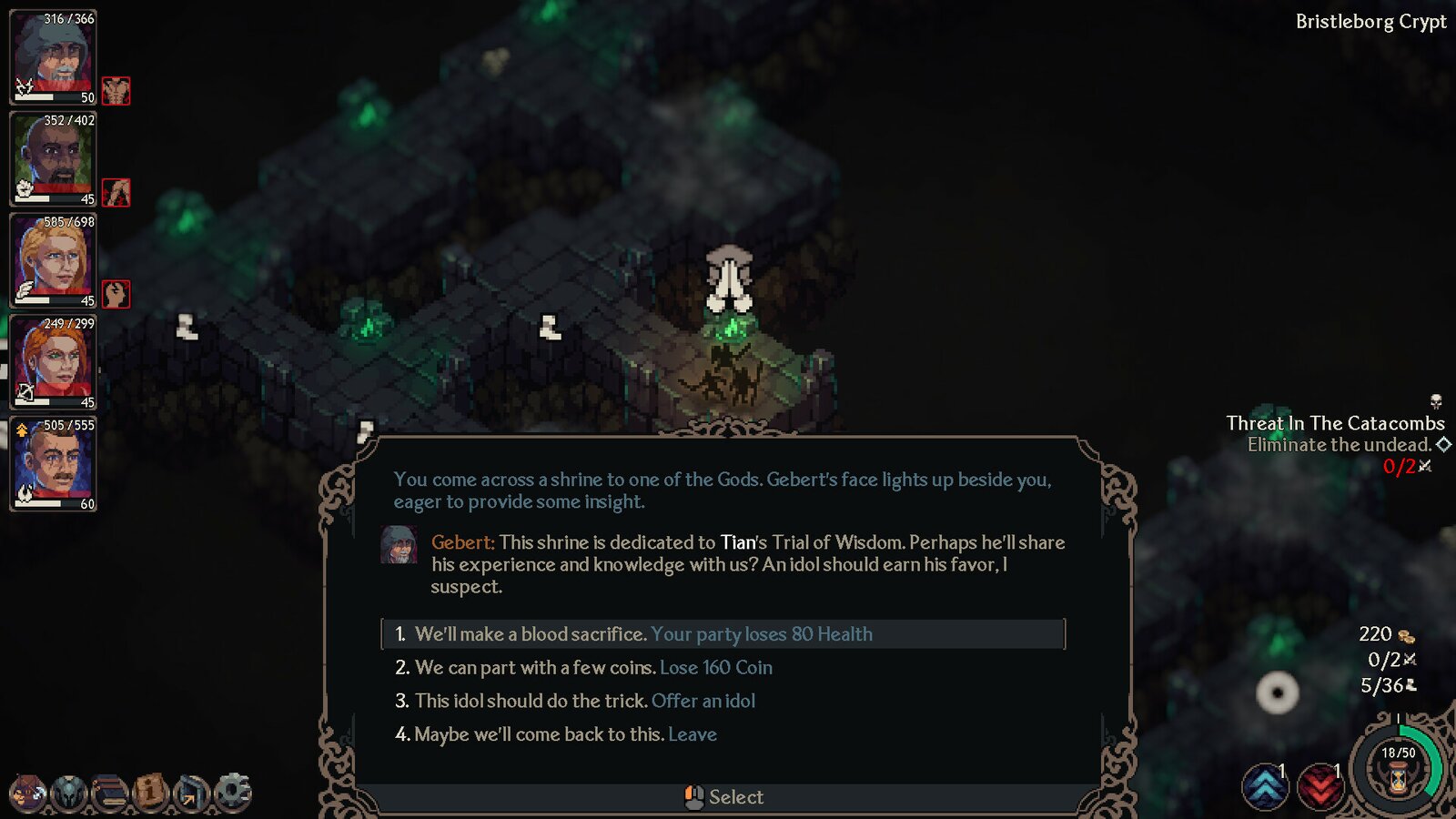Click Offer an idol

pyautogui.click(x=703, y=701)
